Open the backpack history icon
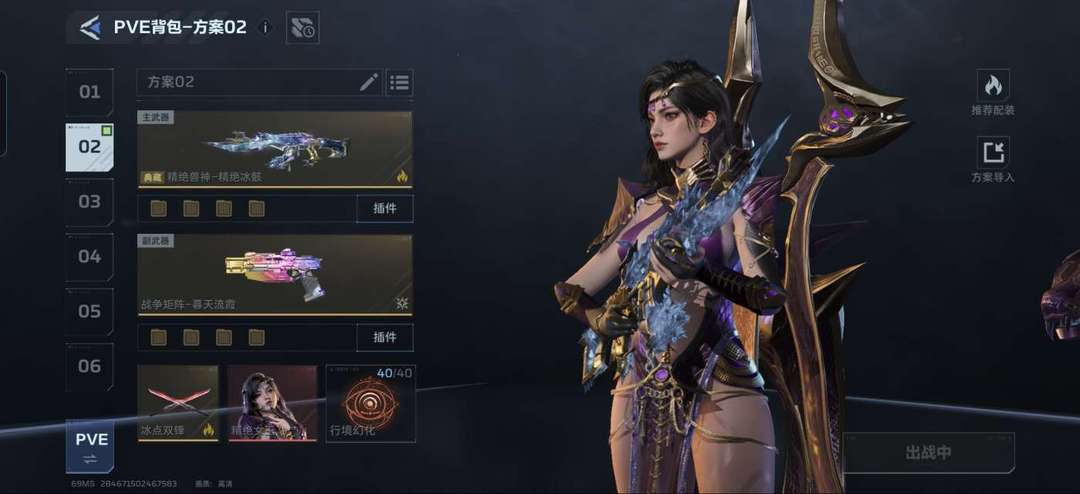The height and width of the screenshot is (494, 1080). click(x=302, y=28)
